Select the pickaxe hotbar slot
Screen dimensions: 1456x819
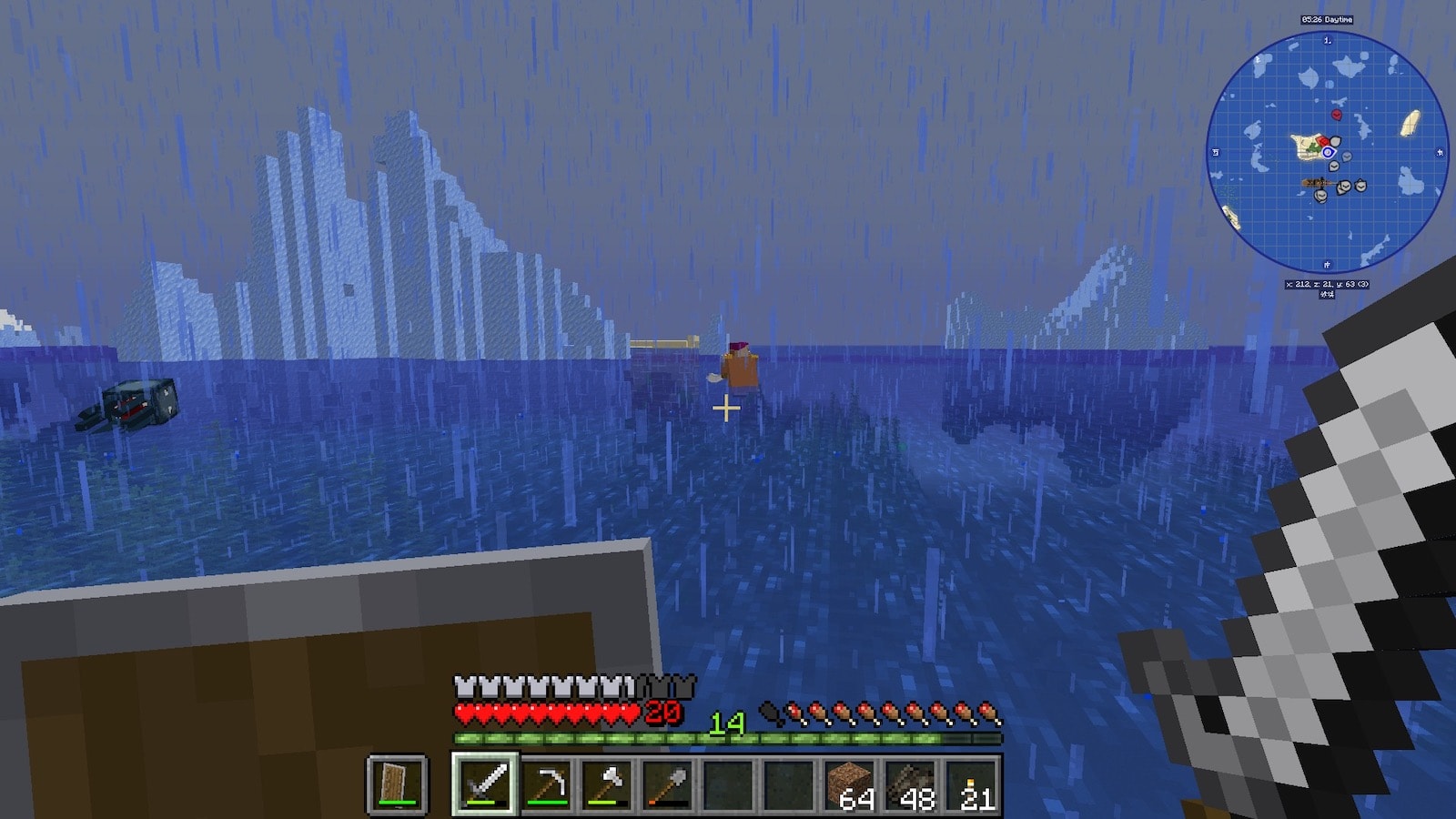coord(546,784)
